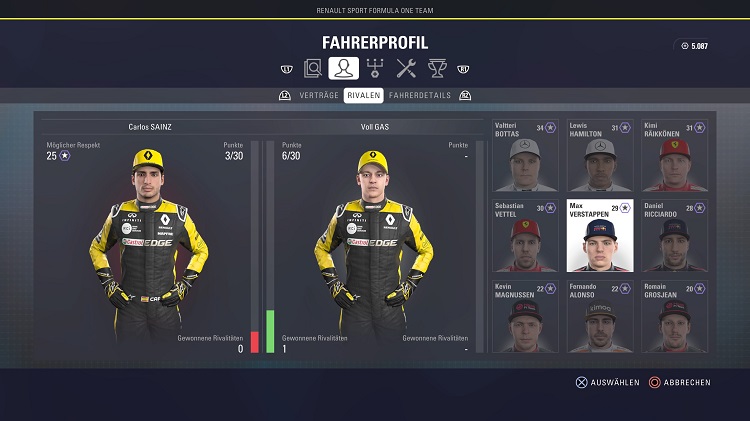750x421 pixels.
Task: Select the driver profile silhouette icon
Action: (x=343, y=69)
